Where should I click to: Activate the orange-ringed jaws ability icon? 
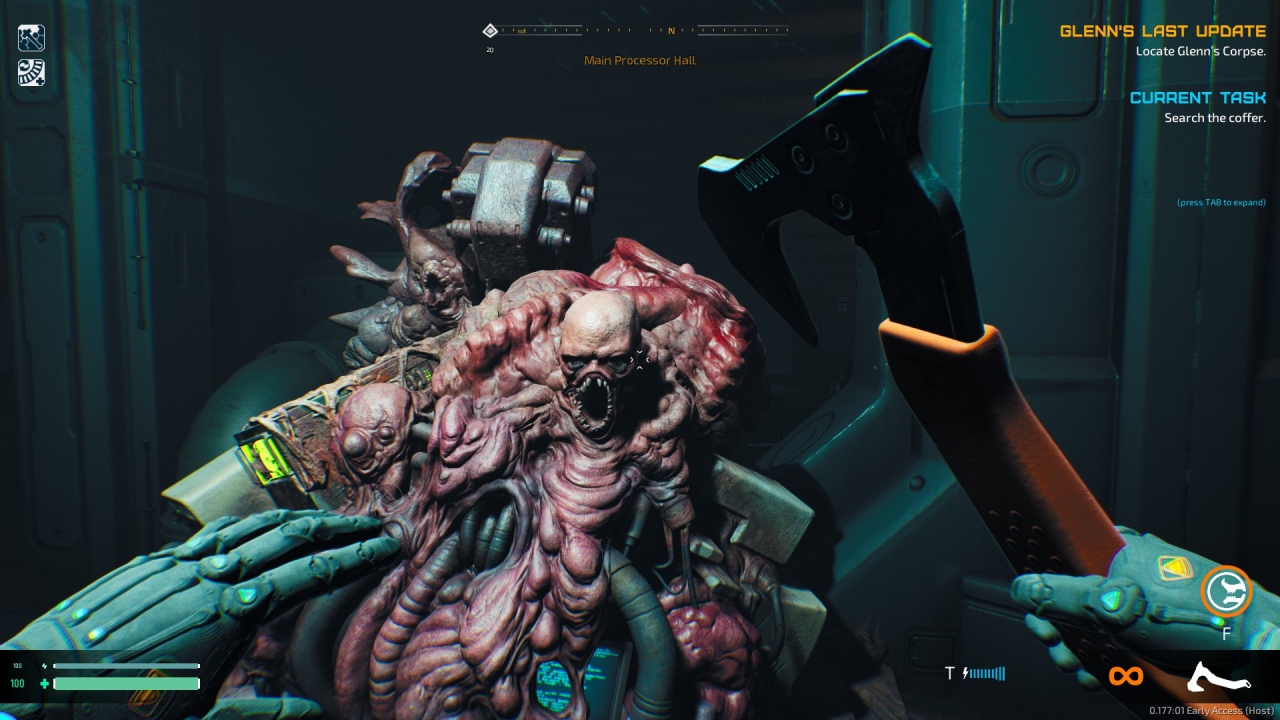coord(1226,591)
